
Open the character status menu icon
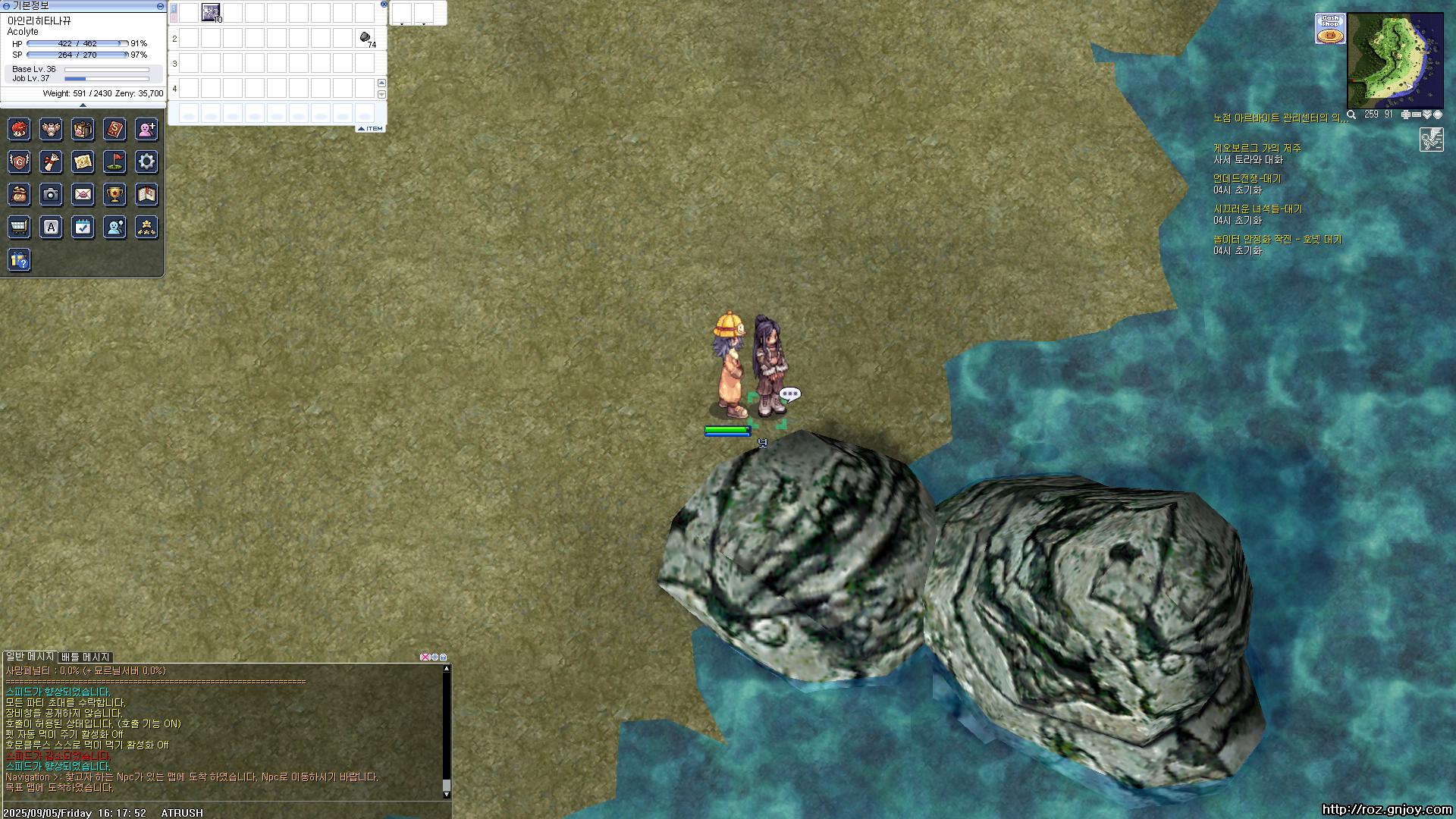click(19, 129)
